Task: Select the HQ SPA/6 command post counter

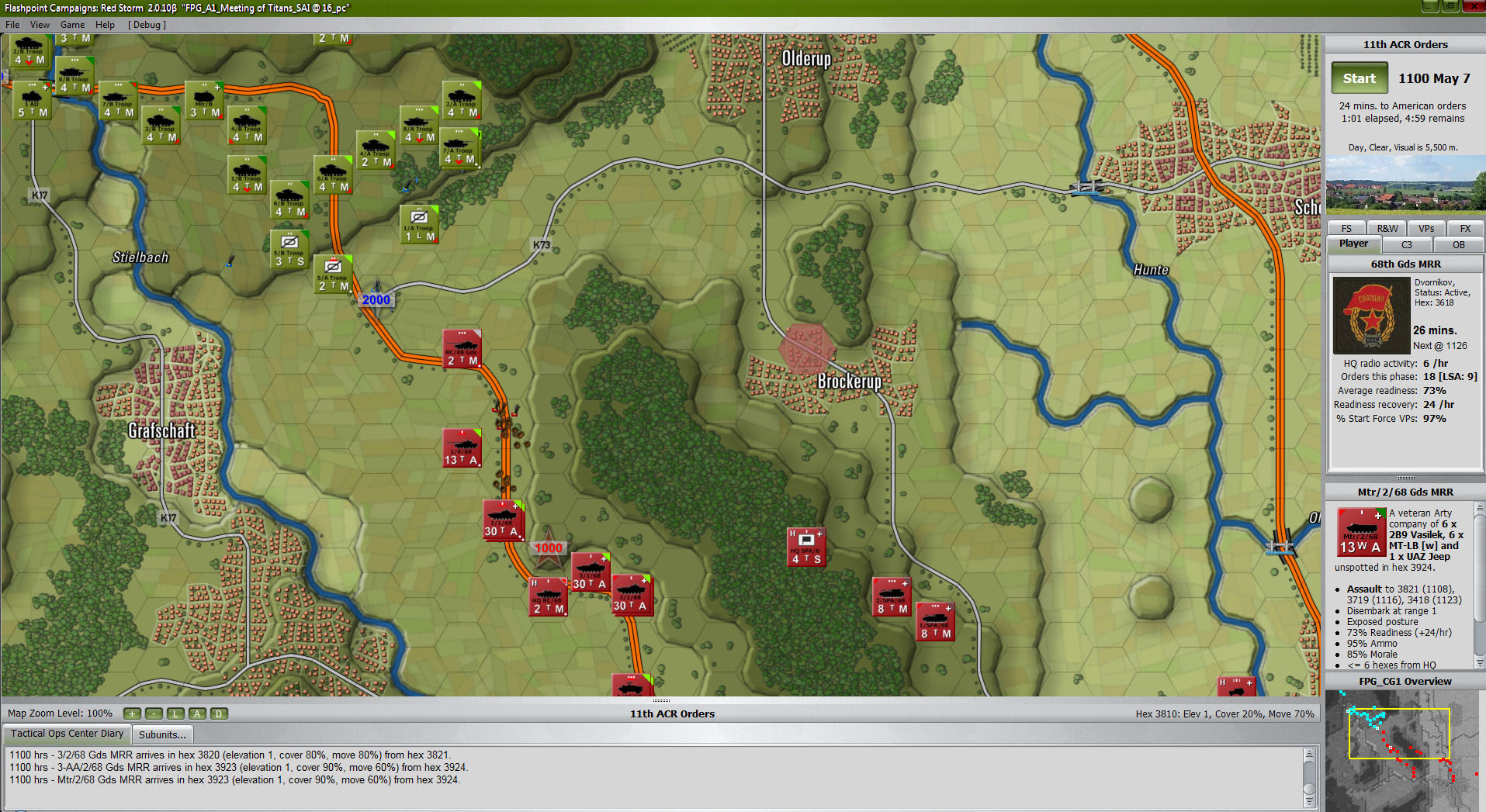Action: click(x=805, y=545)
